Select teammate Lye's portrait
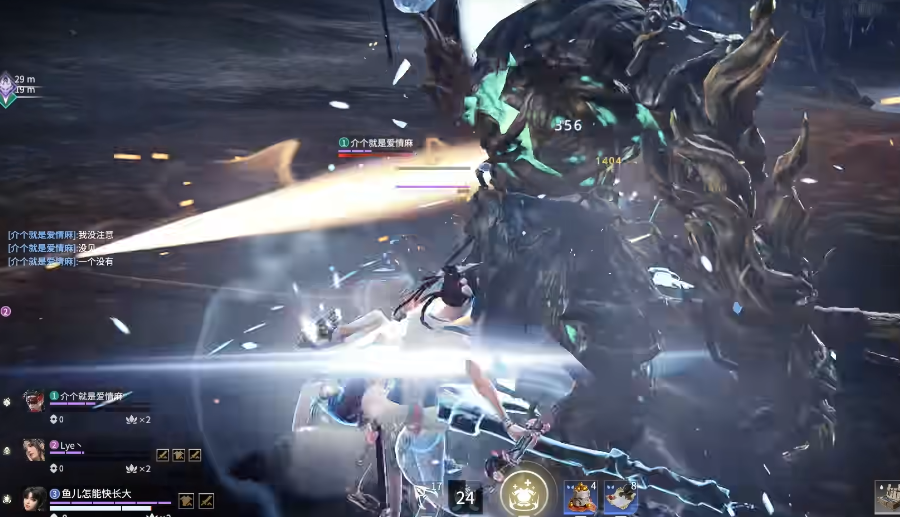Viewport: 900px width, 517px height. (x=34, y=449)
